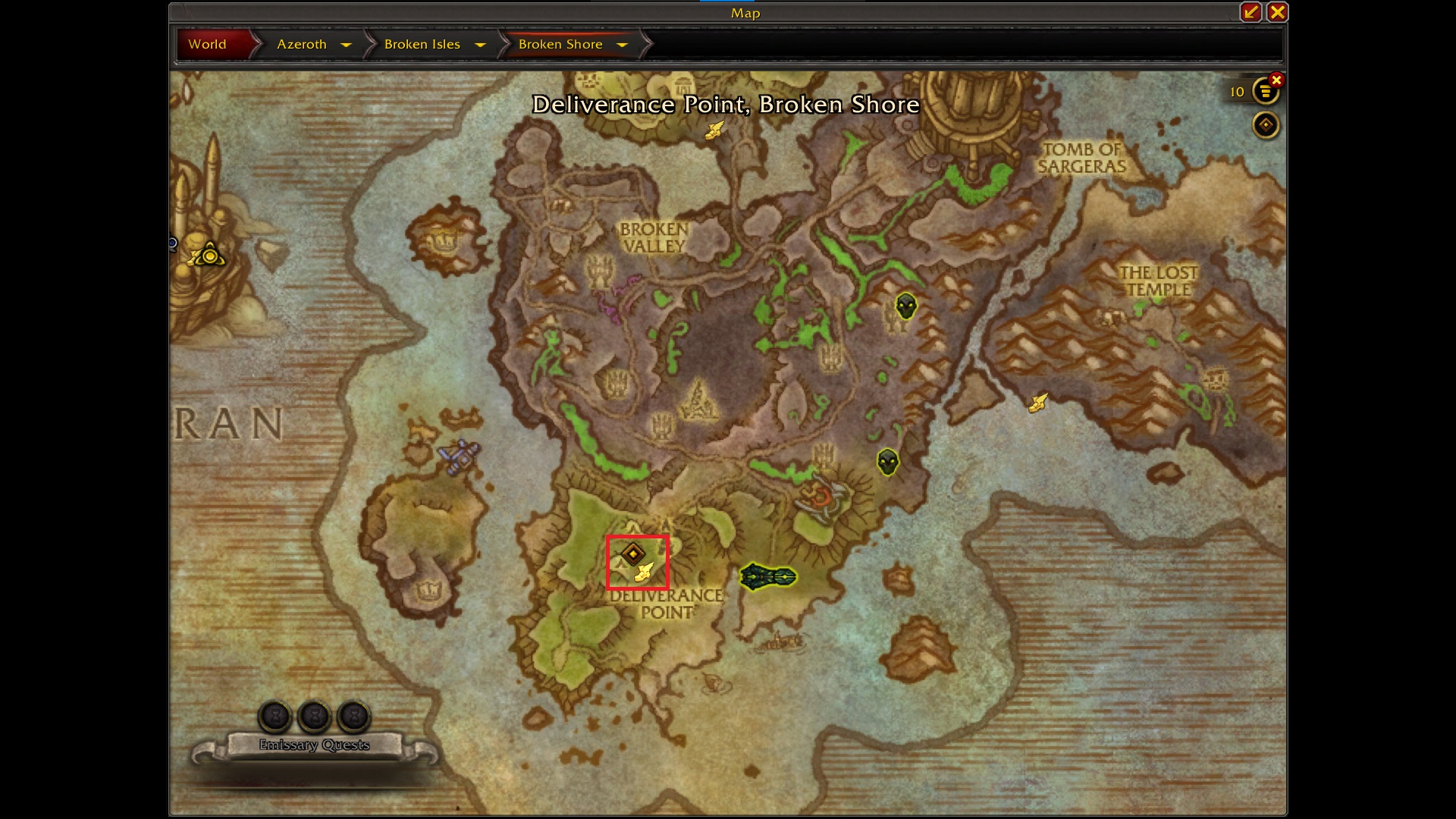This screenshot has width=1456, height=819.
Task: Open the Emissary Quests banner
Action: point(314,745)
